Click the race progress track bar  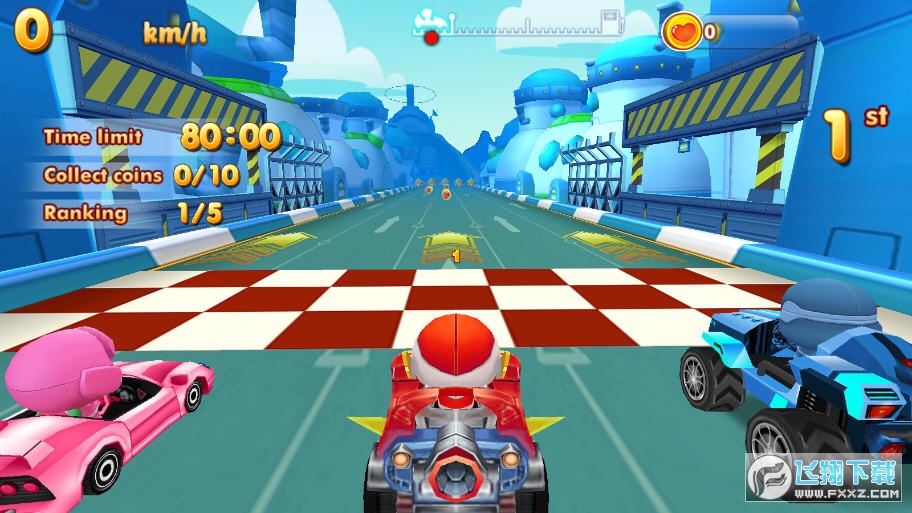click(520, 26)
